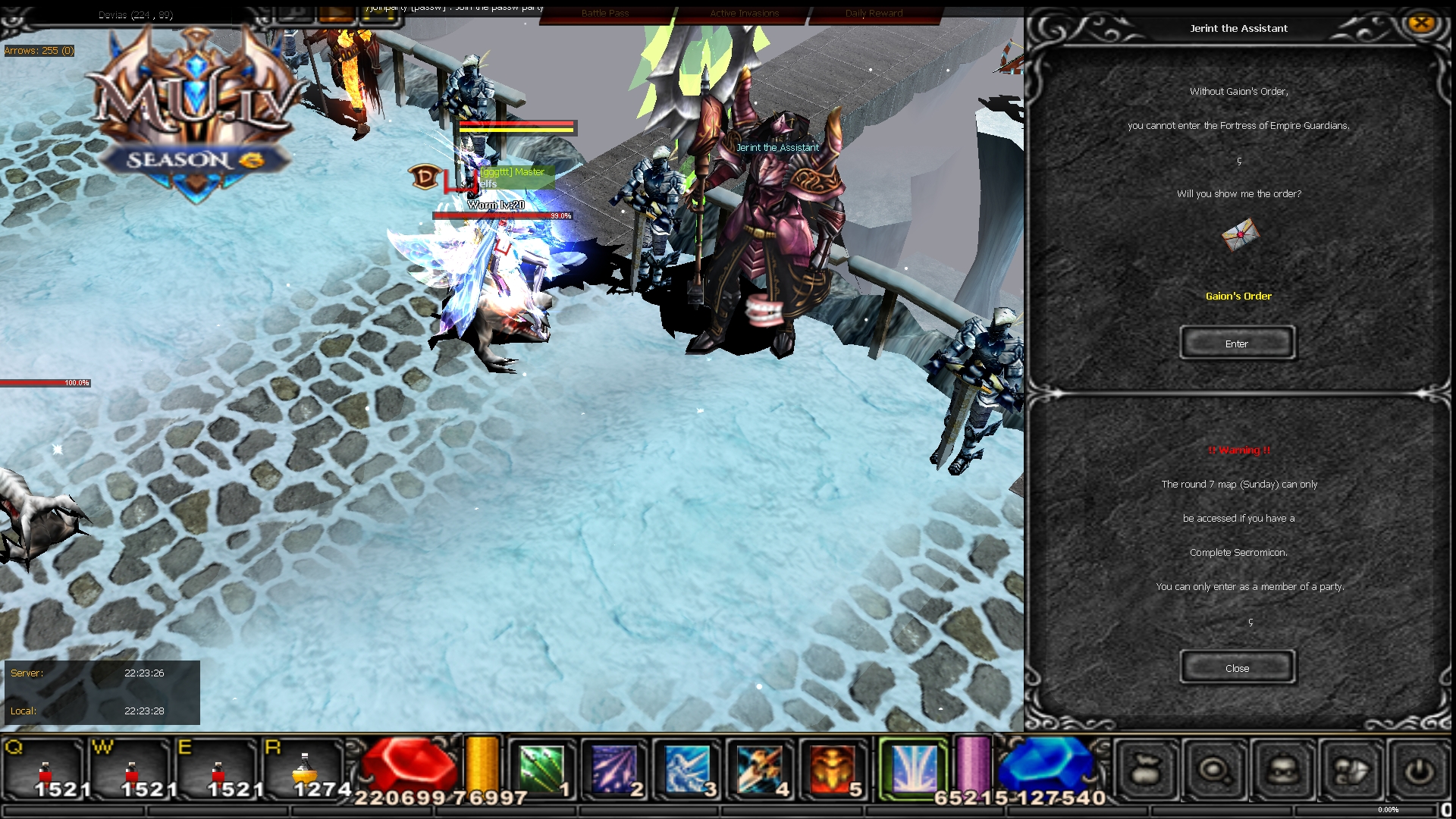Select the highlighted green-bordered skill icon

(x=914, y=768)
